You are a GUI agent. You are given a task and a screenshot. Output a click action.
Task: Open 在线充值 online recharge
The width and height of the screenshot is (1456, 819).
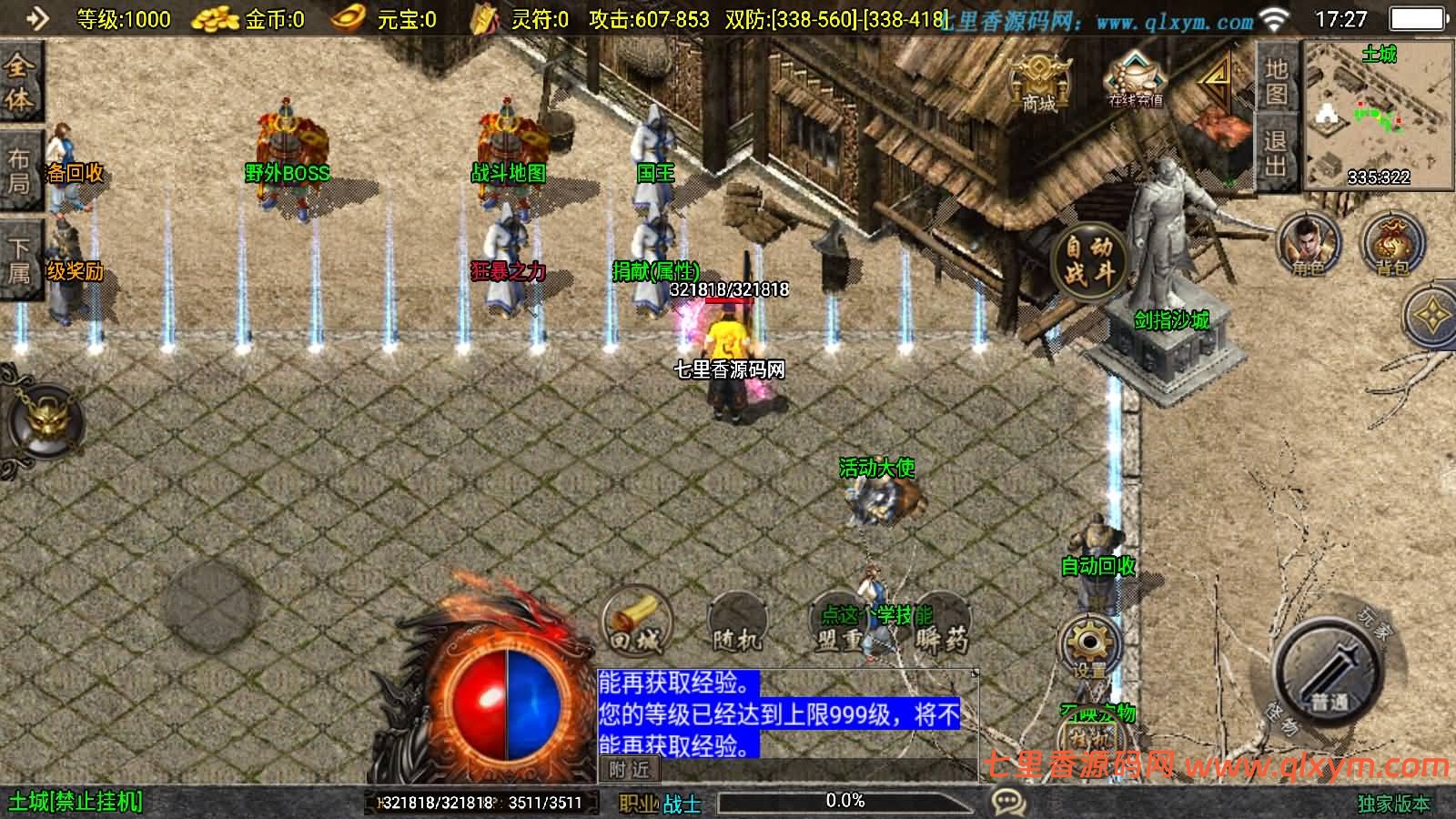[x=1135, y=79]
